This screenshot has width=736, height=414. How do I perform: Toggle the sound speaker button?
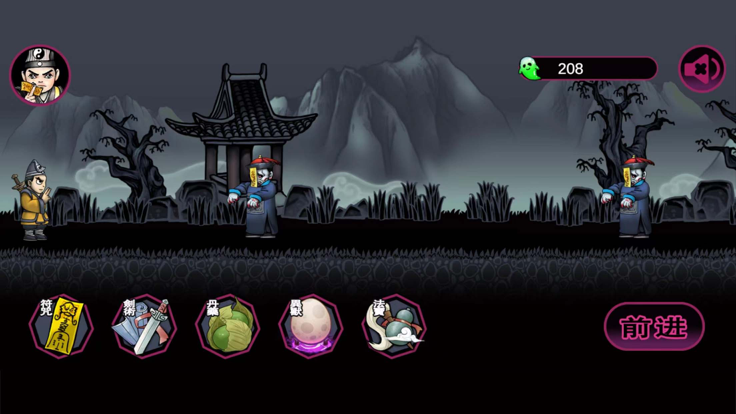pos(702,69)
